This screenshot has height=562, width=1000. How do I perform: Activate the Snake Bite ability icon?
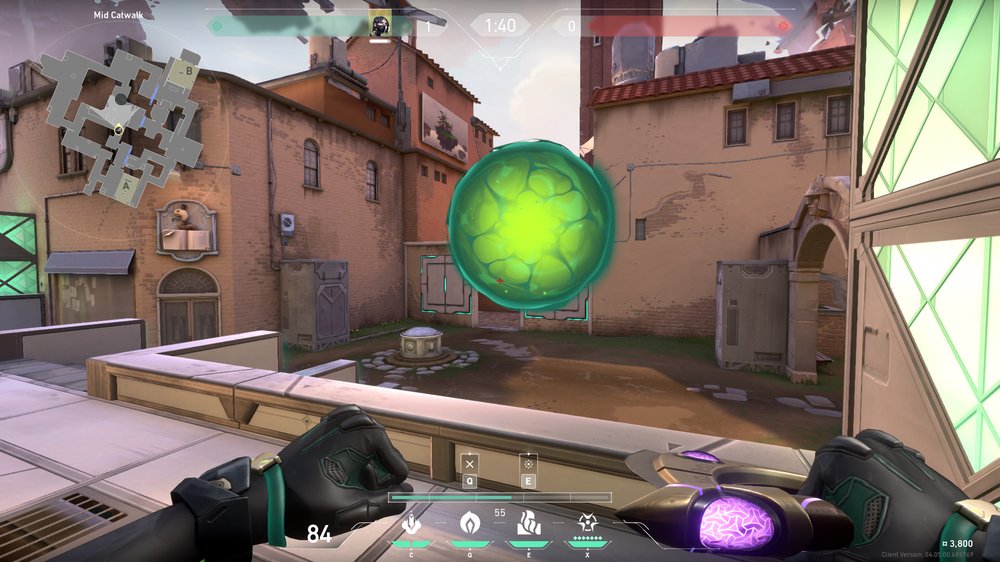411,523
